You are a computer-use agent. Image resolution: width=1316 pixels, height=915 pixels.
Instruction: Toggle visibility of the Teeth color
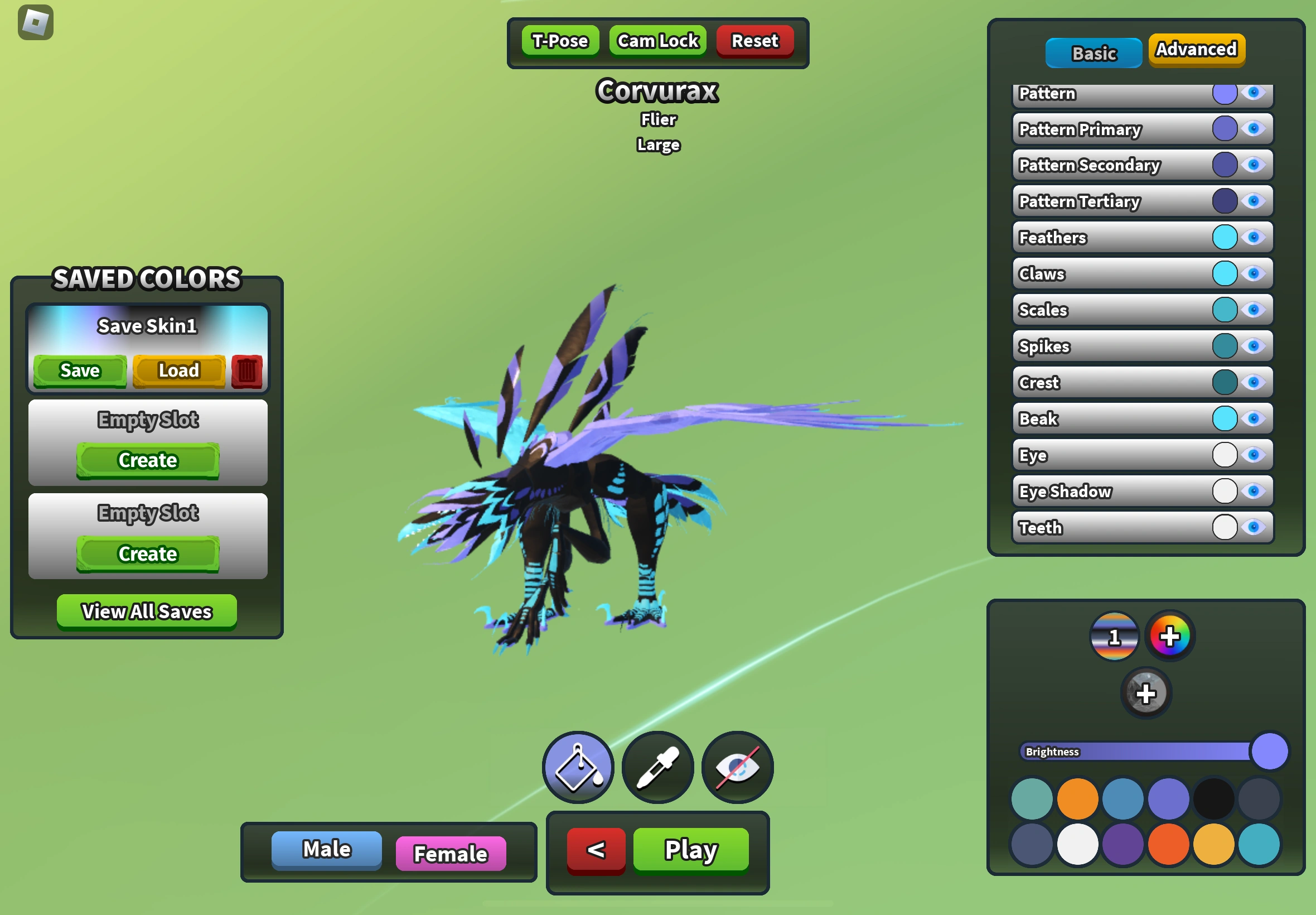1255,527
